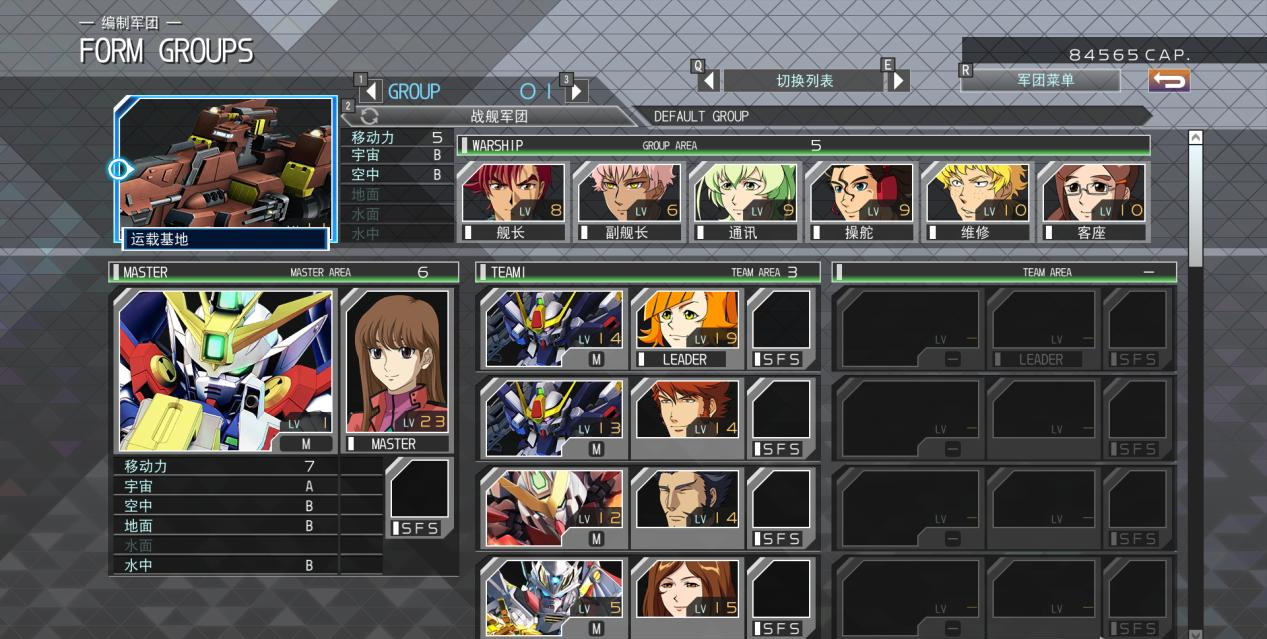Choose the 维修 mechanic crew slot
The height and width of the screenshot is (639, 1267).
(977, 201)
